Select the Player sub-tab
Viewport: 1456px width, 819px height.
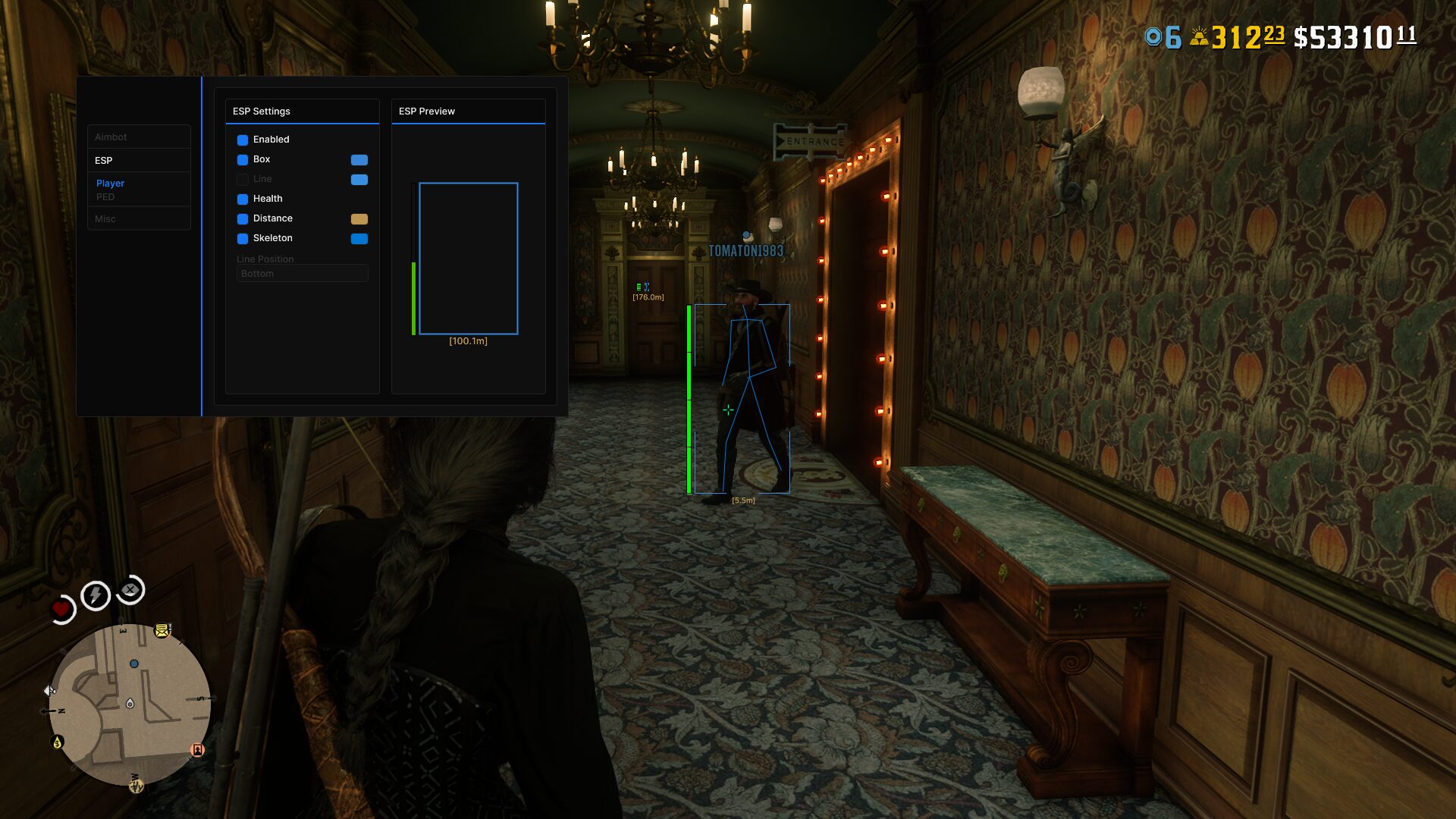click(x=110, y=184)
